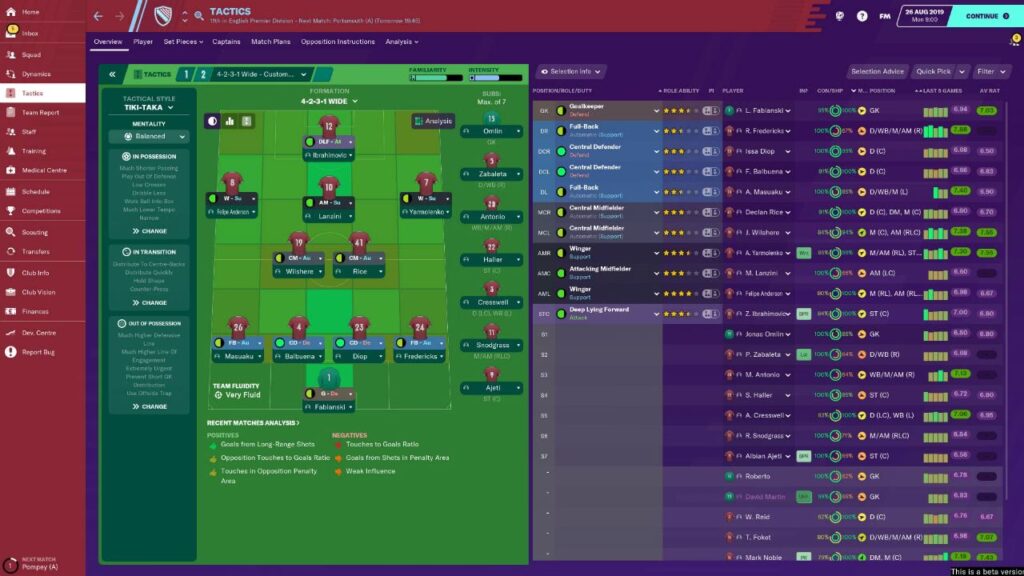Image resolution: width=1024 pixels, height=576 pixels.
Task: Select the Scouting sidebar entry
Action: (34, 232)
